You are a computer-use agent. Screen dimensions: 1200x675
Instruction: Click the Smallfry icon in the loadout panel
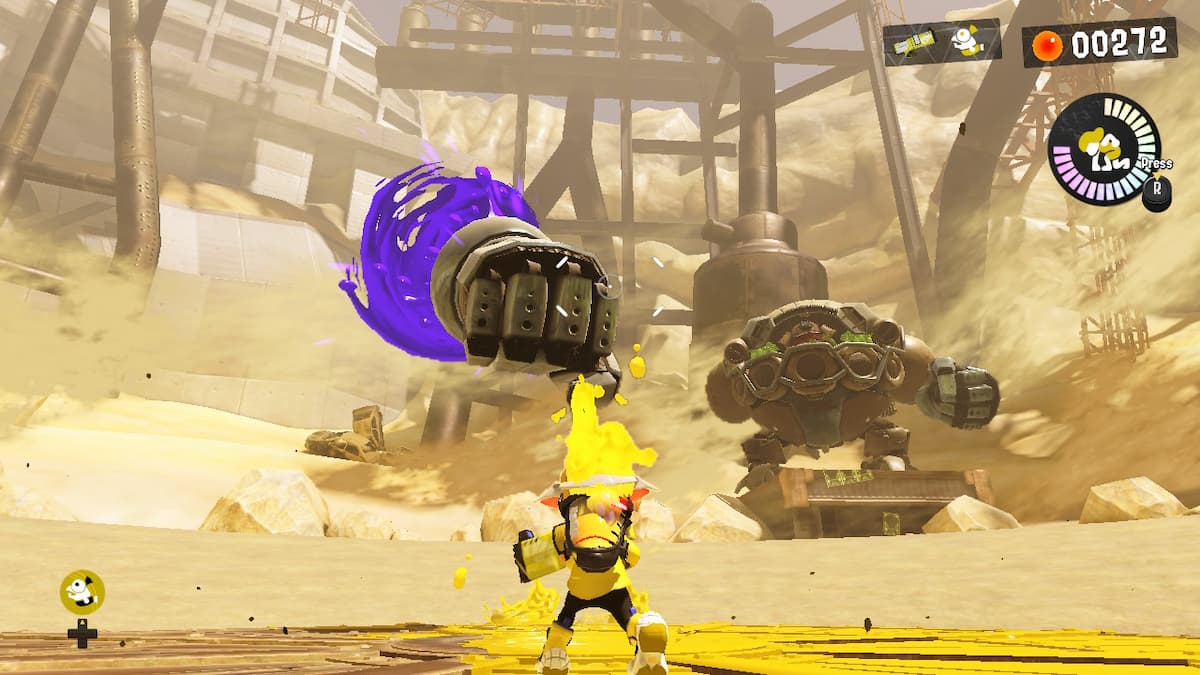pyautogui.click(x=965, y=41)
